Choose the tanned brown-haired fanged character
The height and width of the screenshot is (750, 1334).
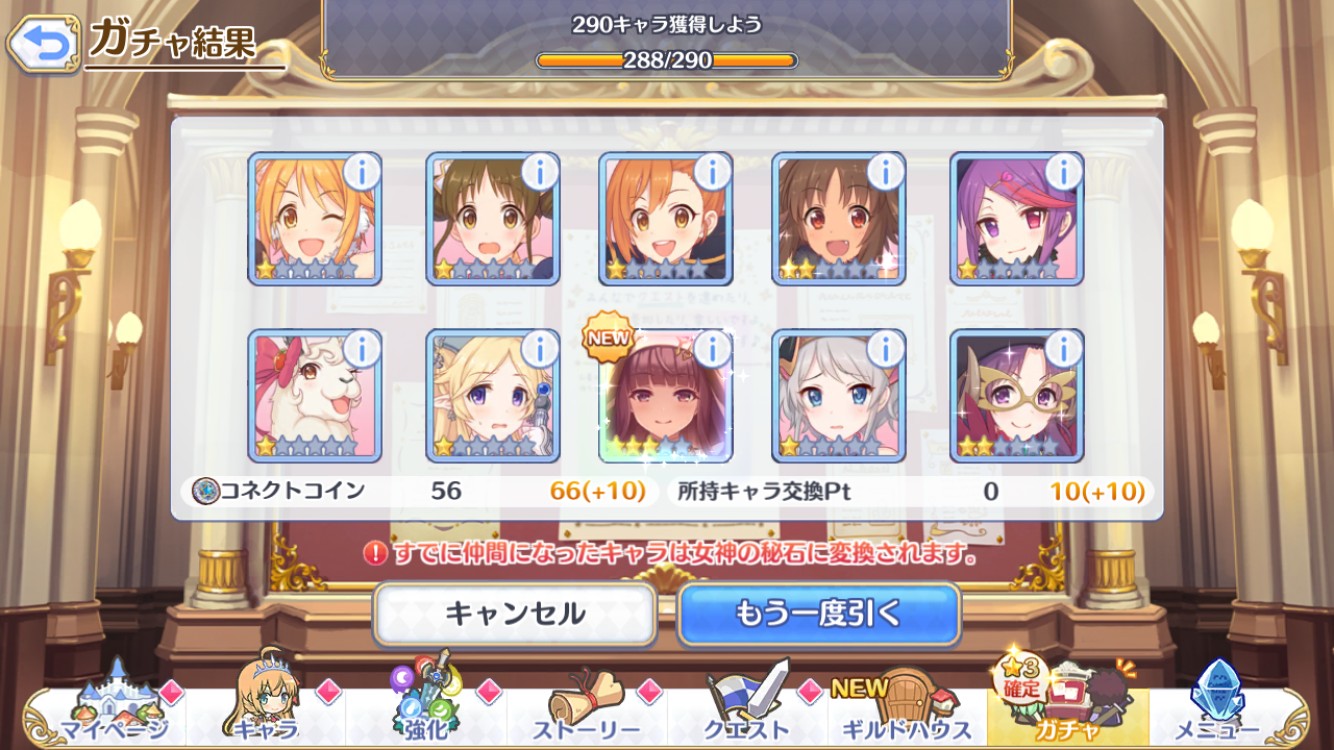838,219
